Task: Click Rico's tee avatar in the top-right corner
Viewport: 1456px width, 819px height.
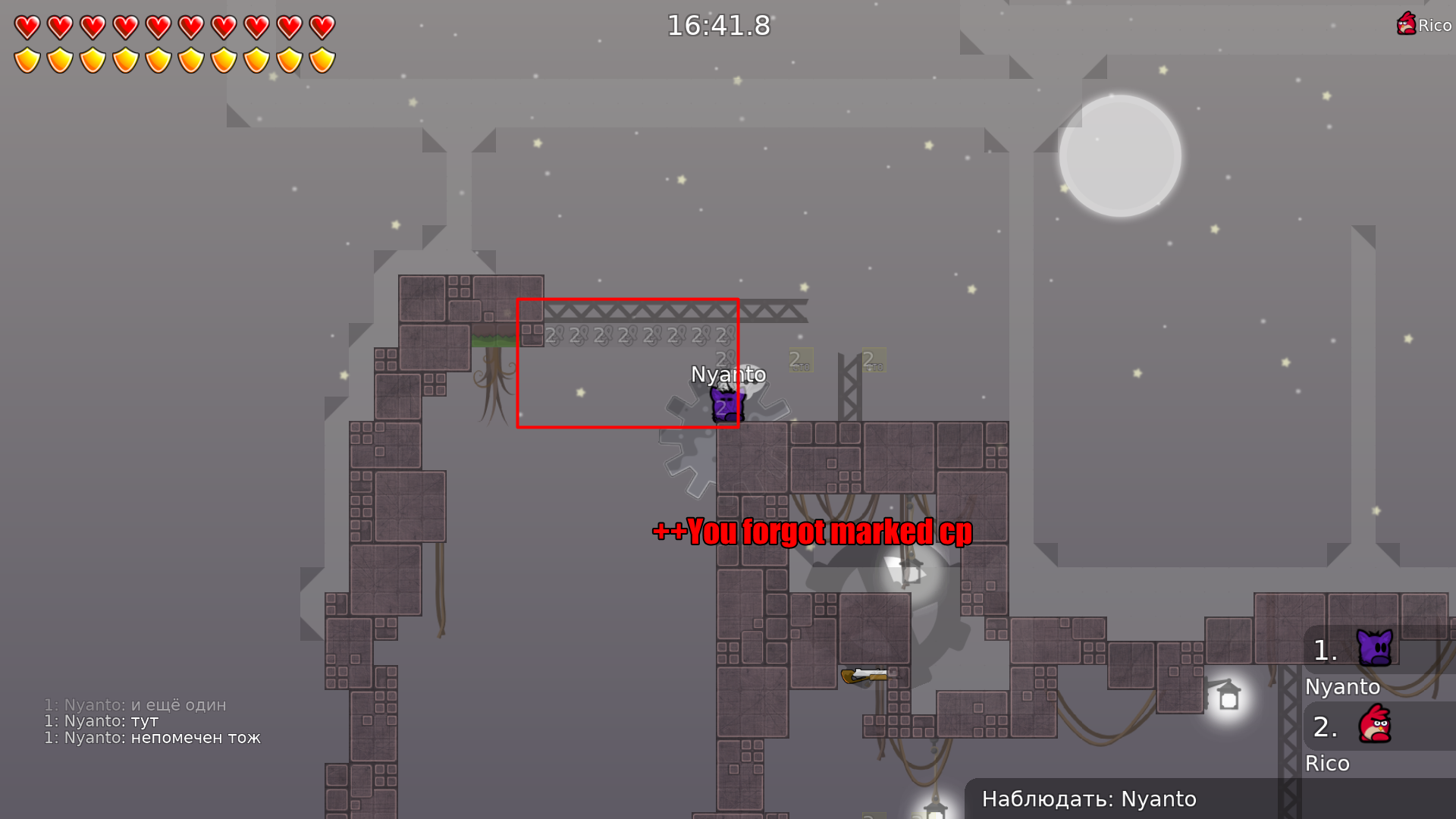Action: pyautogui.click(x=1407, y=24)
